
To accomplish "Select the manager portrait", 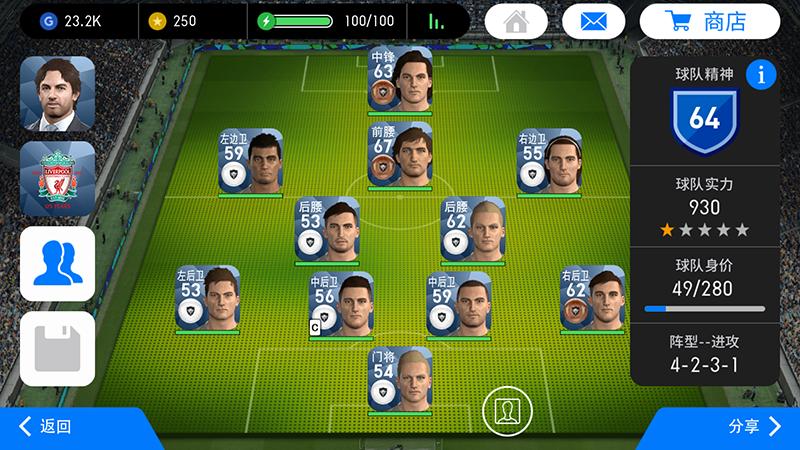I will [x=57, y=94].
